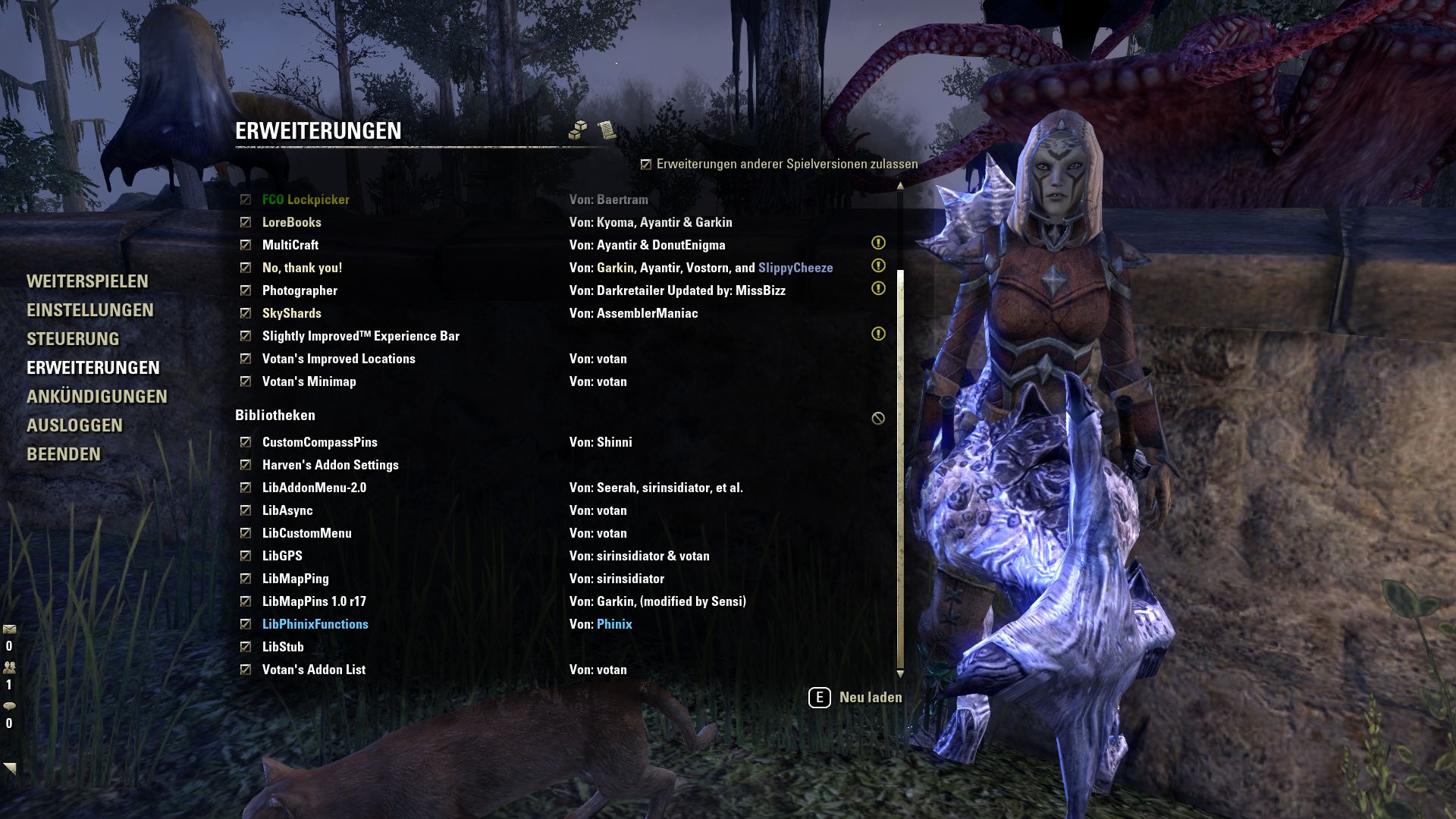Open AUSLOGGEN from the sidebar
Screen dimensions: 1456x819
[76, 426]
